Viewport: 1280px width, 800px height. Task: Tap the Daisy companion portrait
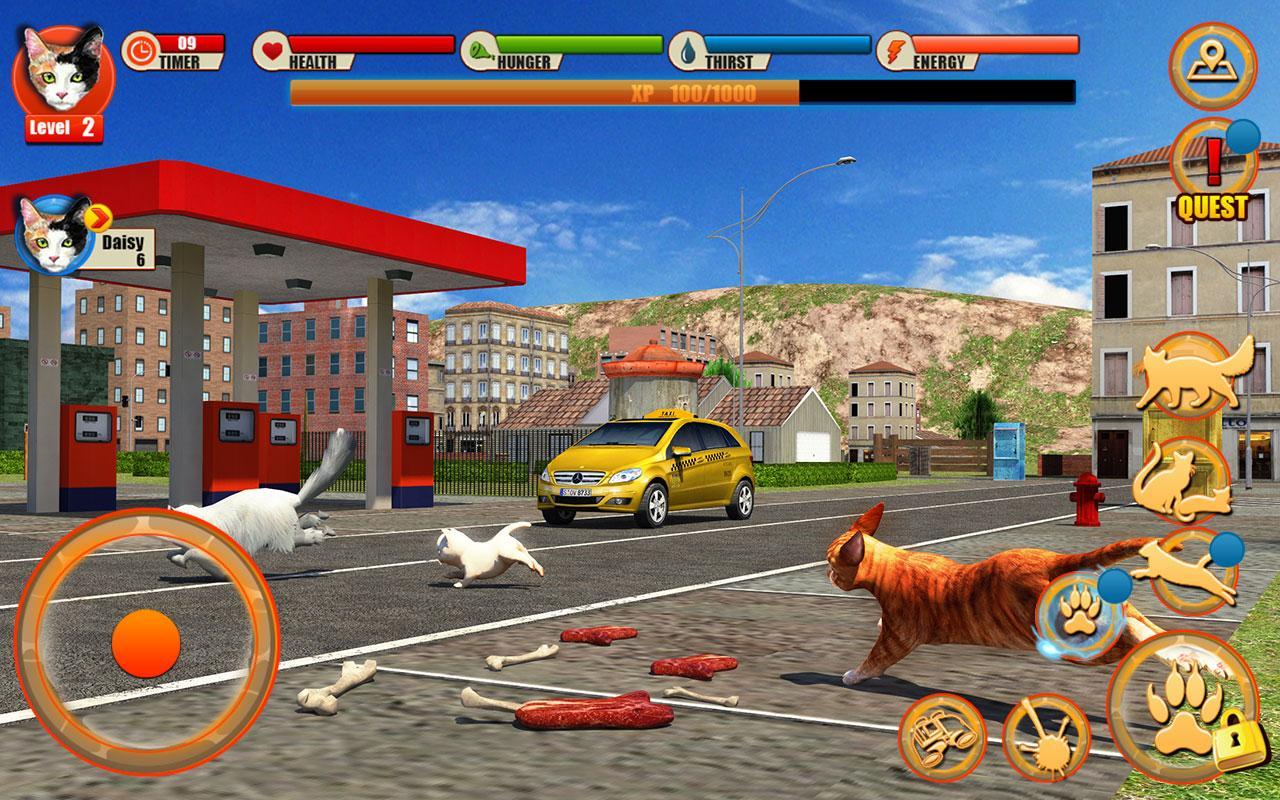point(52,236)
